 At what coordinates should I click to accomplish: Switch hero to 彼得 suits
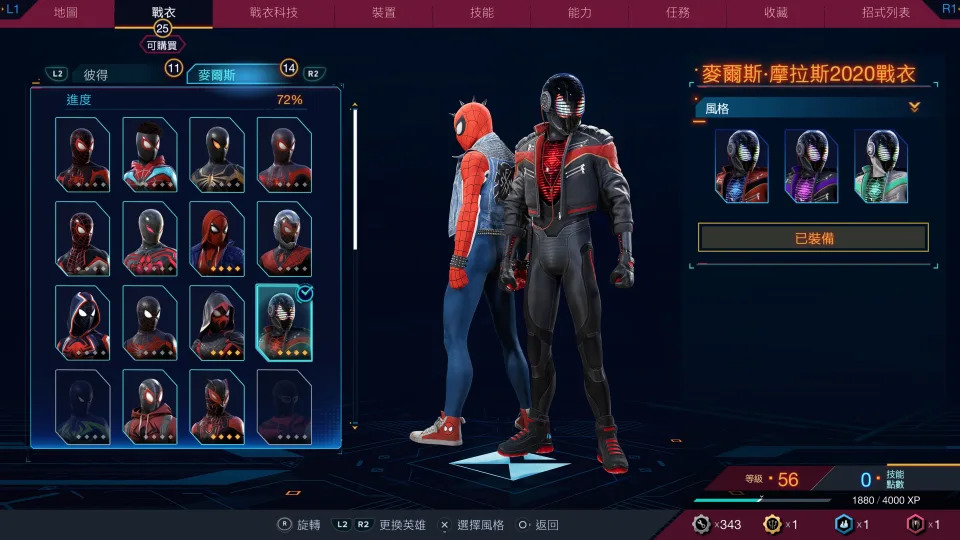tap(97, 74)
